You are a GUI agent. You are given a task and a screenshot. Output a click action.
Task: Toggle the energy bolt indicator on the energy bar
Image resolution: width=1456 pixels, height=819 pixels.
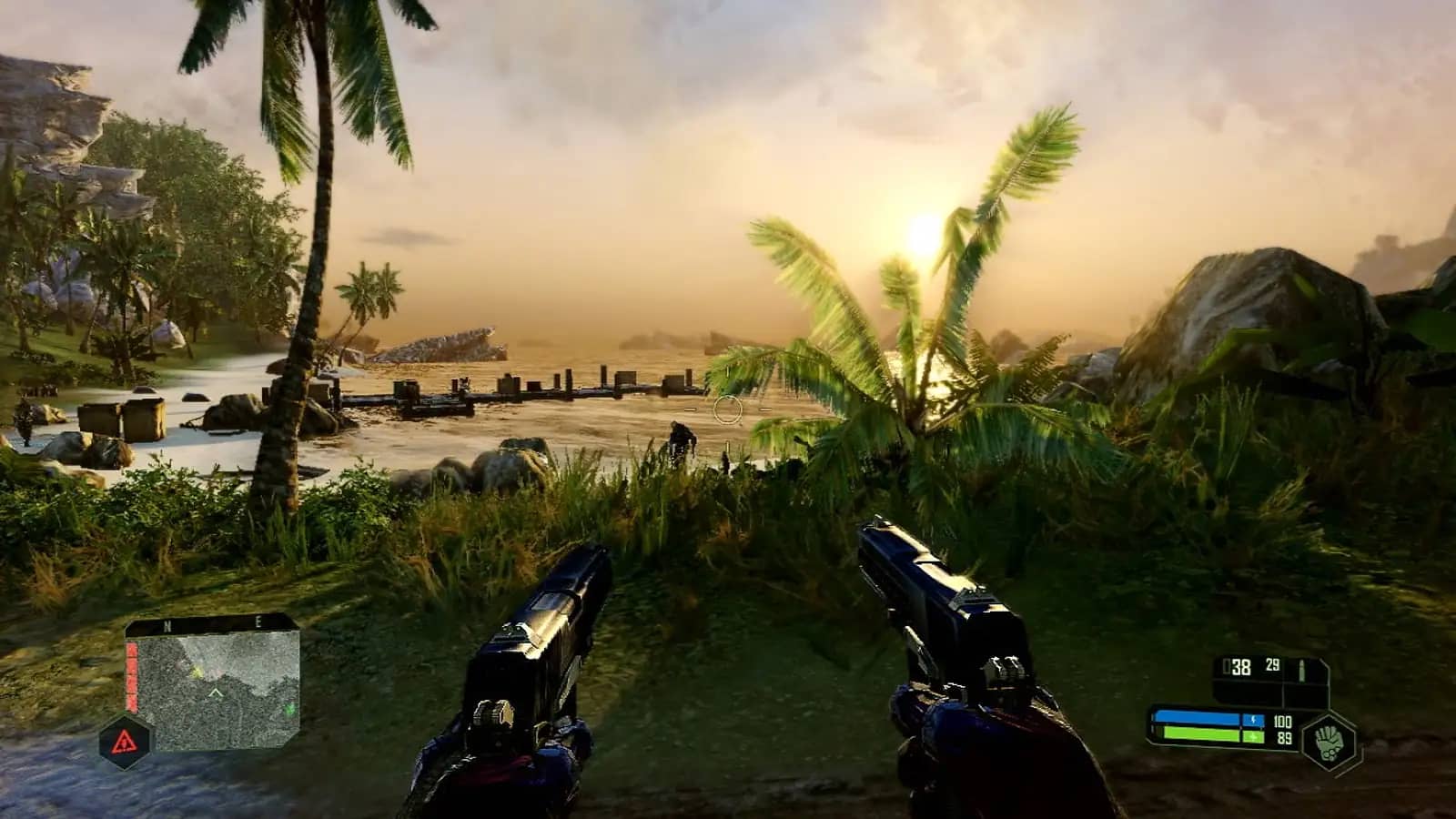tap(1253, 720)
